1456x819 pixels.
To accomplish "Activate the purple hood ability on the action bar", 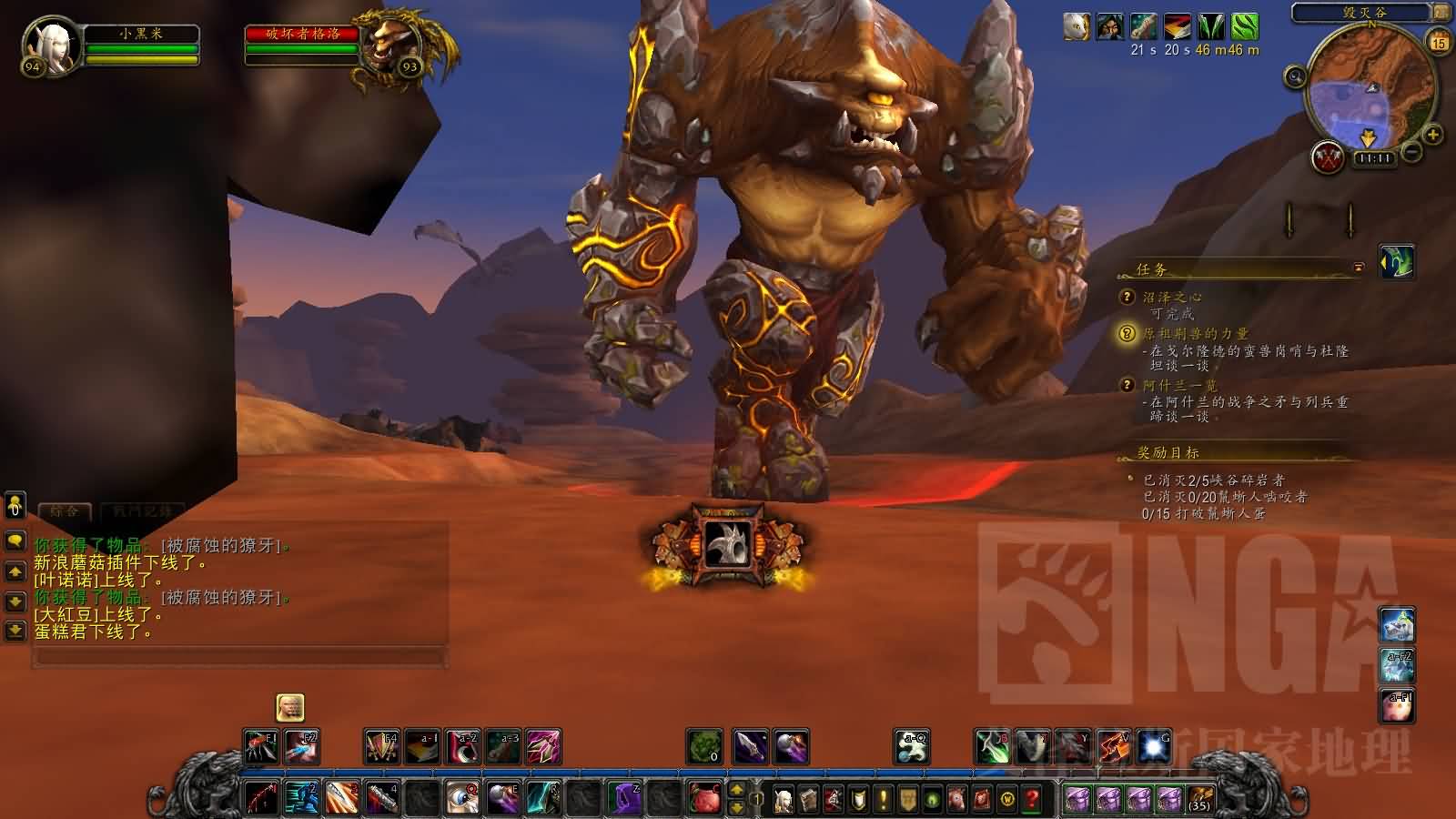I will tap(623, 799).
